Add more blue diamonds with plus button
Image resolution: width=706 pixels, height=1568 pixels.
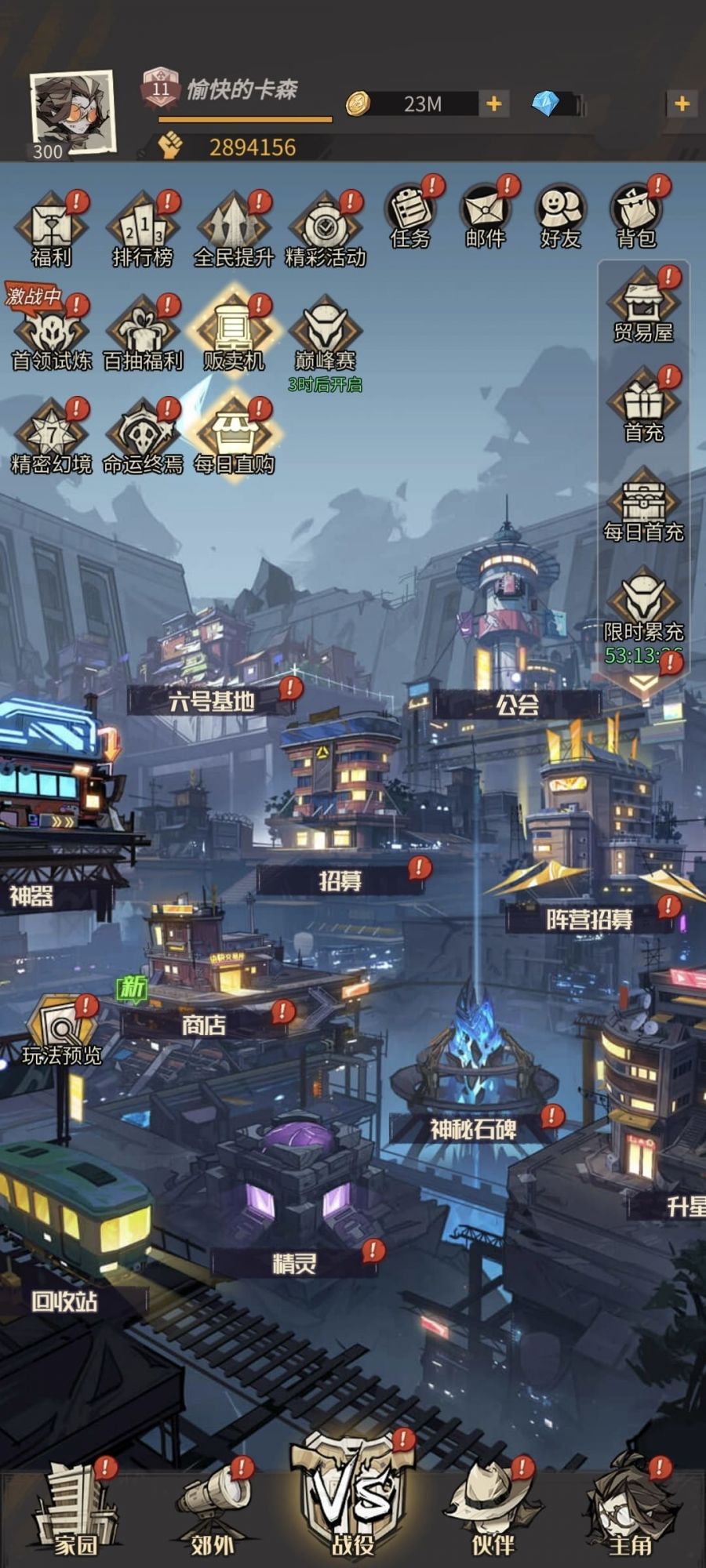682,103
